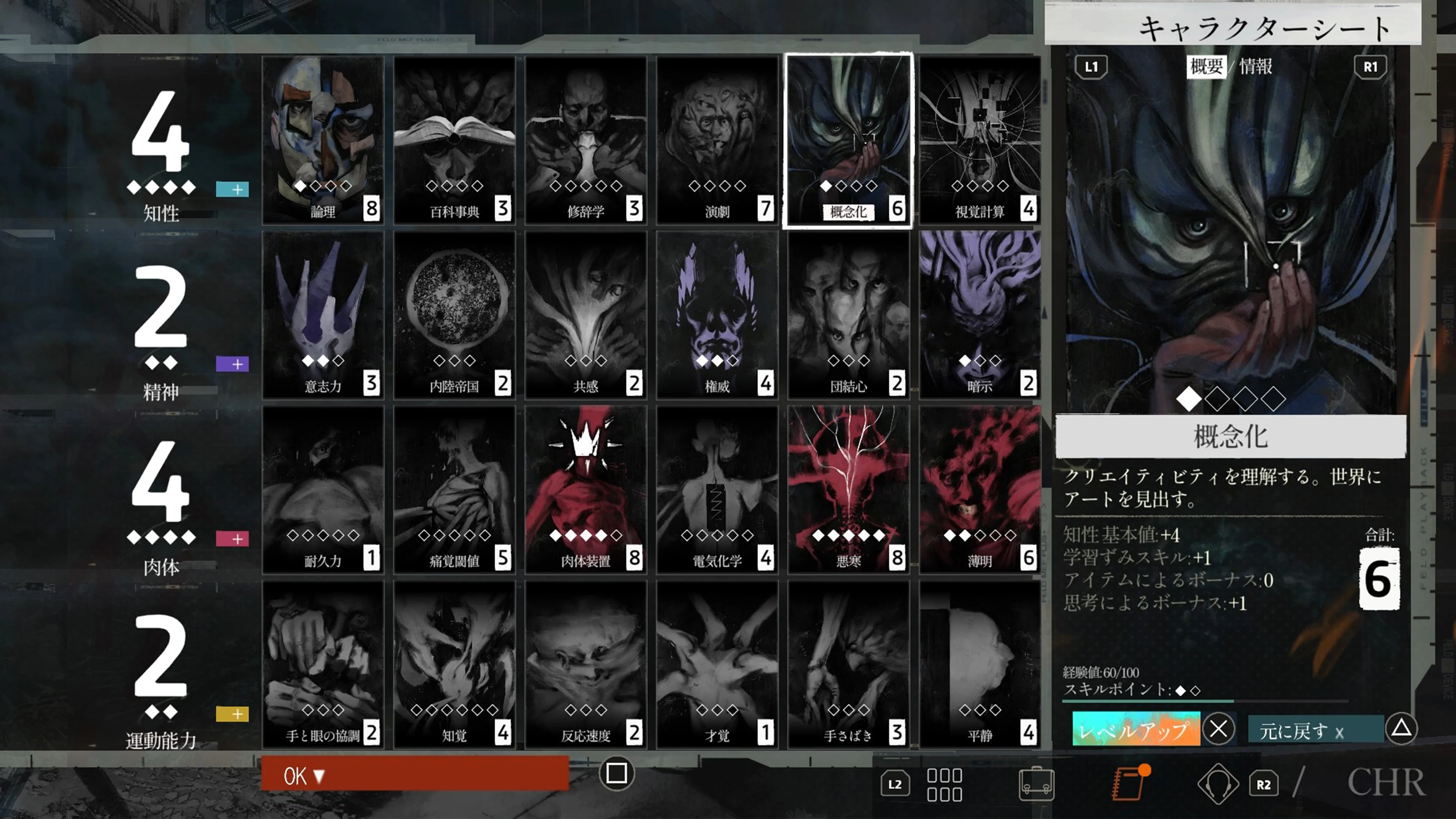Increase 知性 with its cyan plus button

232,189
